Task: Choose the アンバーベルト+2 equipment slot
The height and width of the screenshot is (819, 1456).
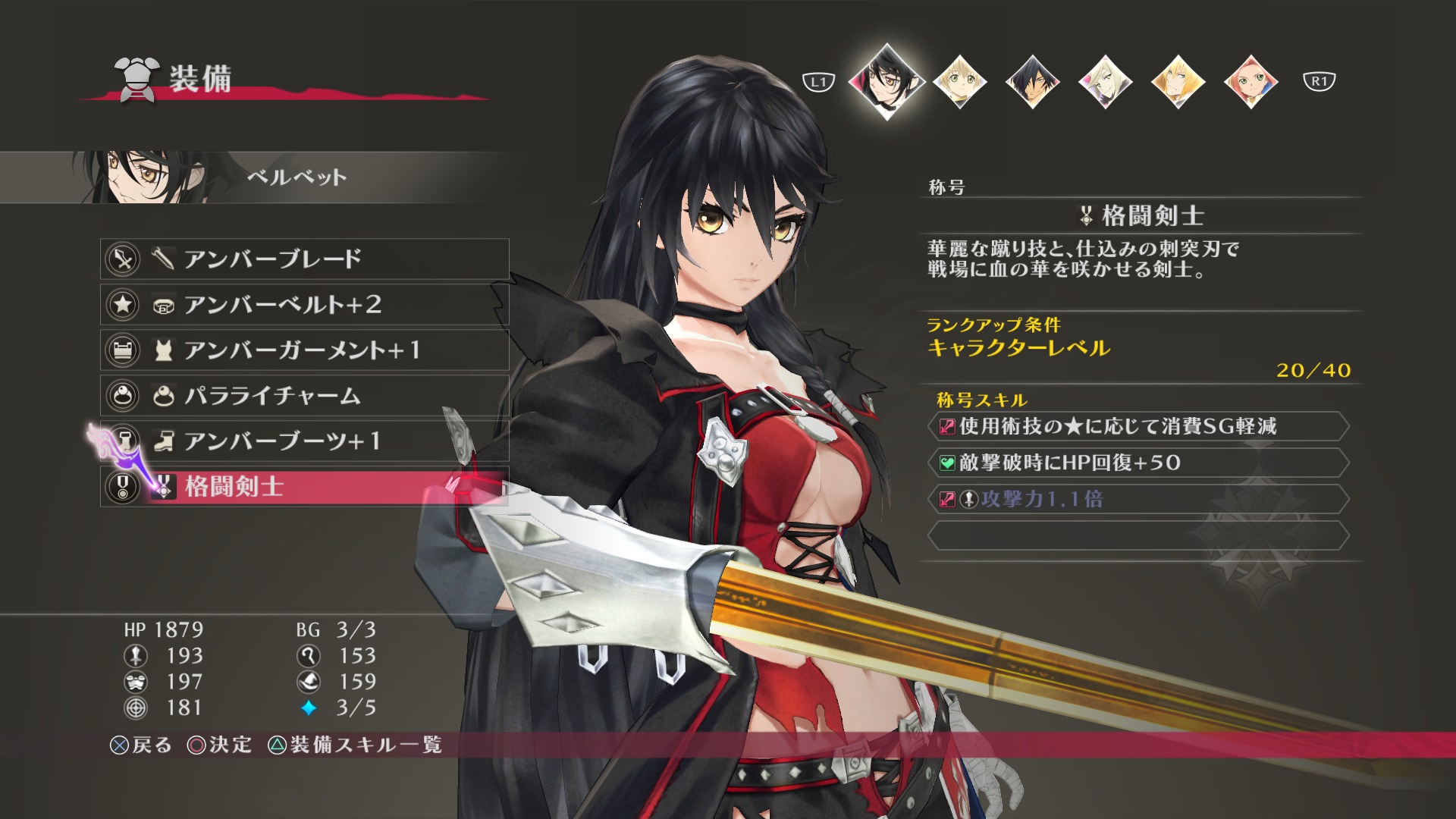Action: pyautogui.click(x=303, y=305)
